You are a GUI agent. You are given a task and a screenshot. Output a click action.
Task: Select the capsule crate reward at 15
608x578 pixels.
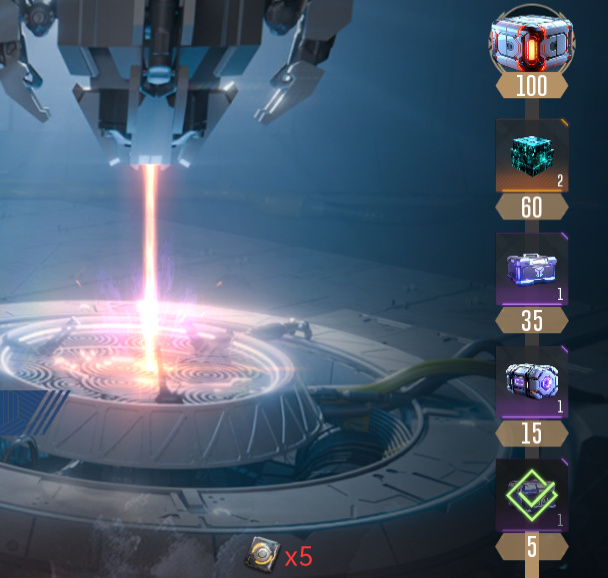coord(531,383)
